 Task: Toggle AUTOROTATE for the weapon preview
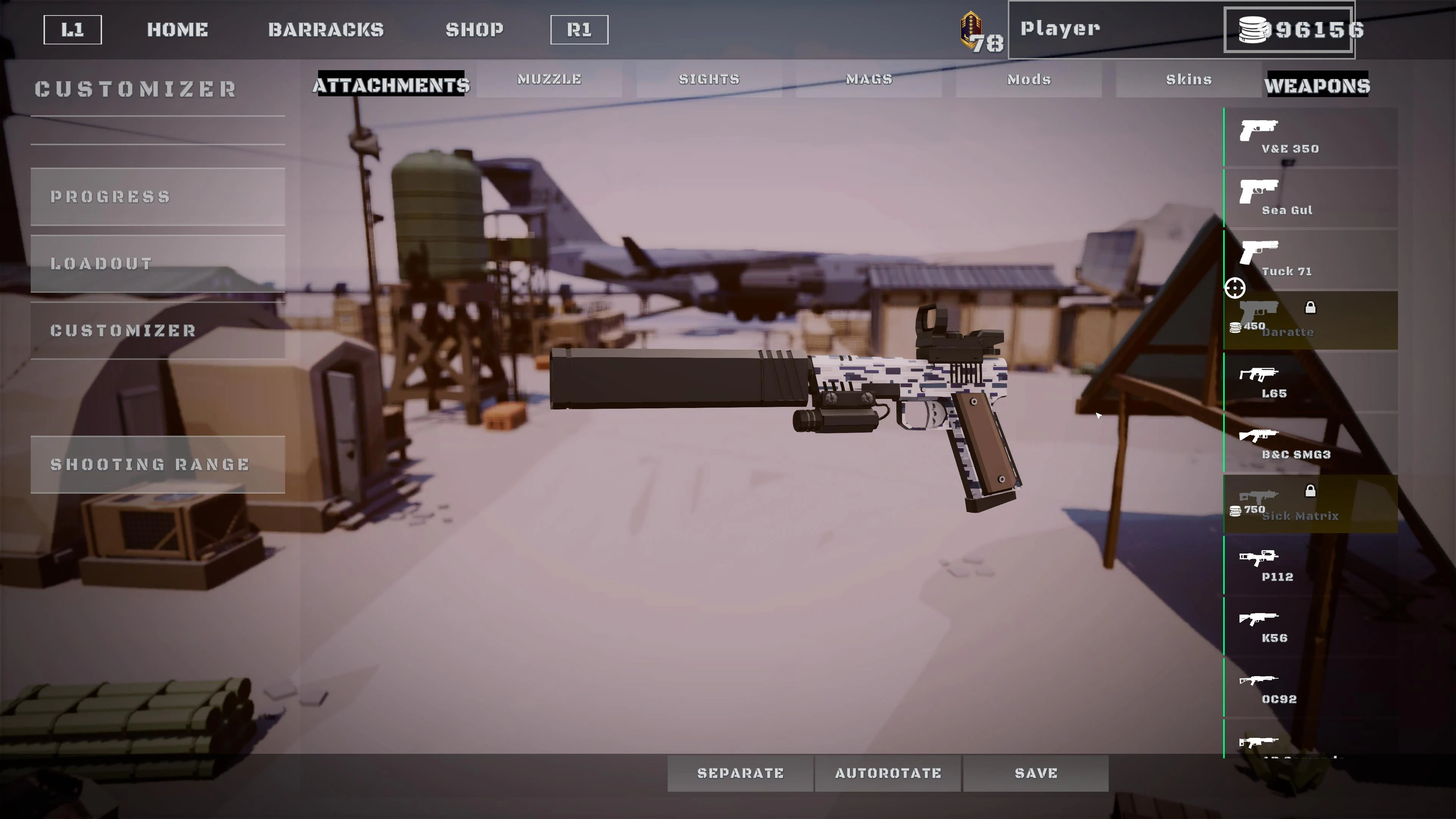tap(887, 773)
